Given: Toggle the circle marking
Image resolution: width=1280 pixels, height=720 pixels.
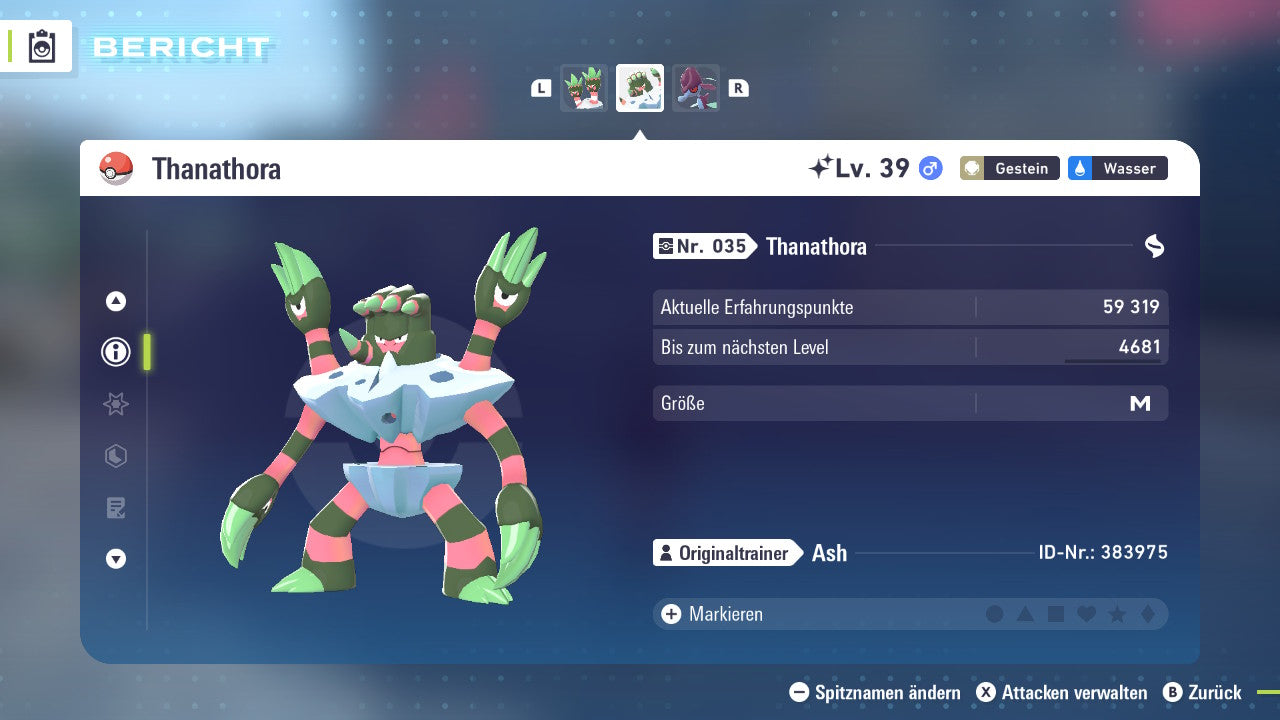Looking at the screenshot, I should click(x=995, y=614).
